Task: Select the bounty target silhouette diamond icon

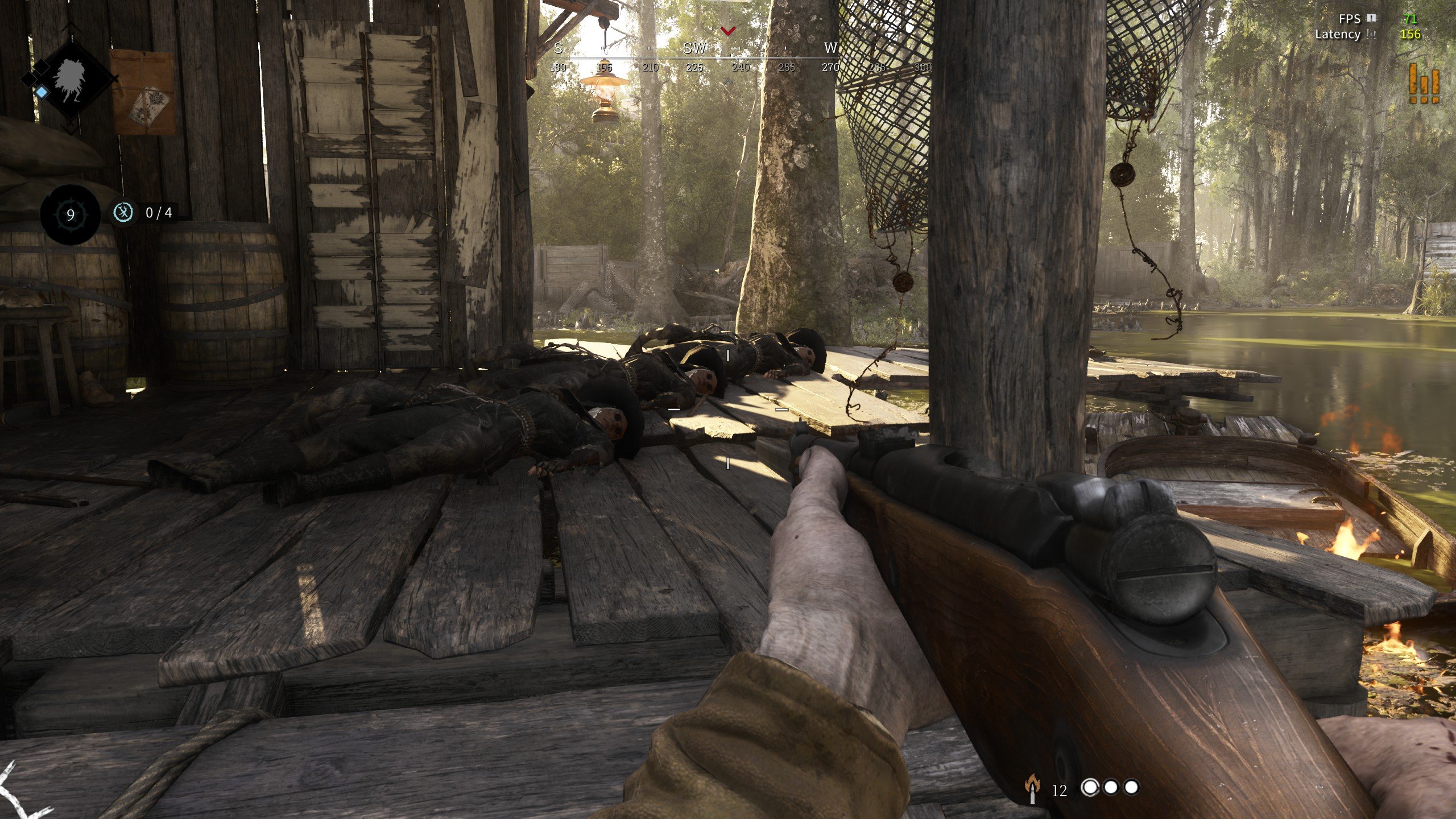Action: tap(73, 78)
